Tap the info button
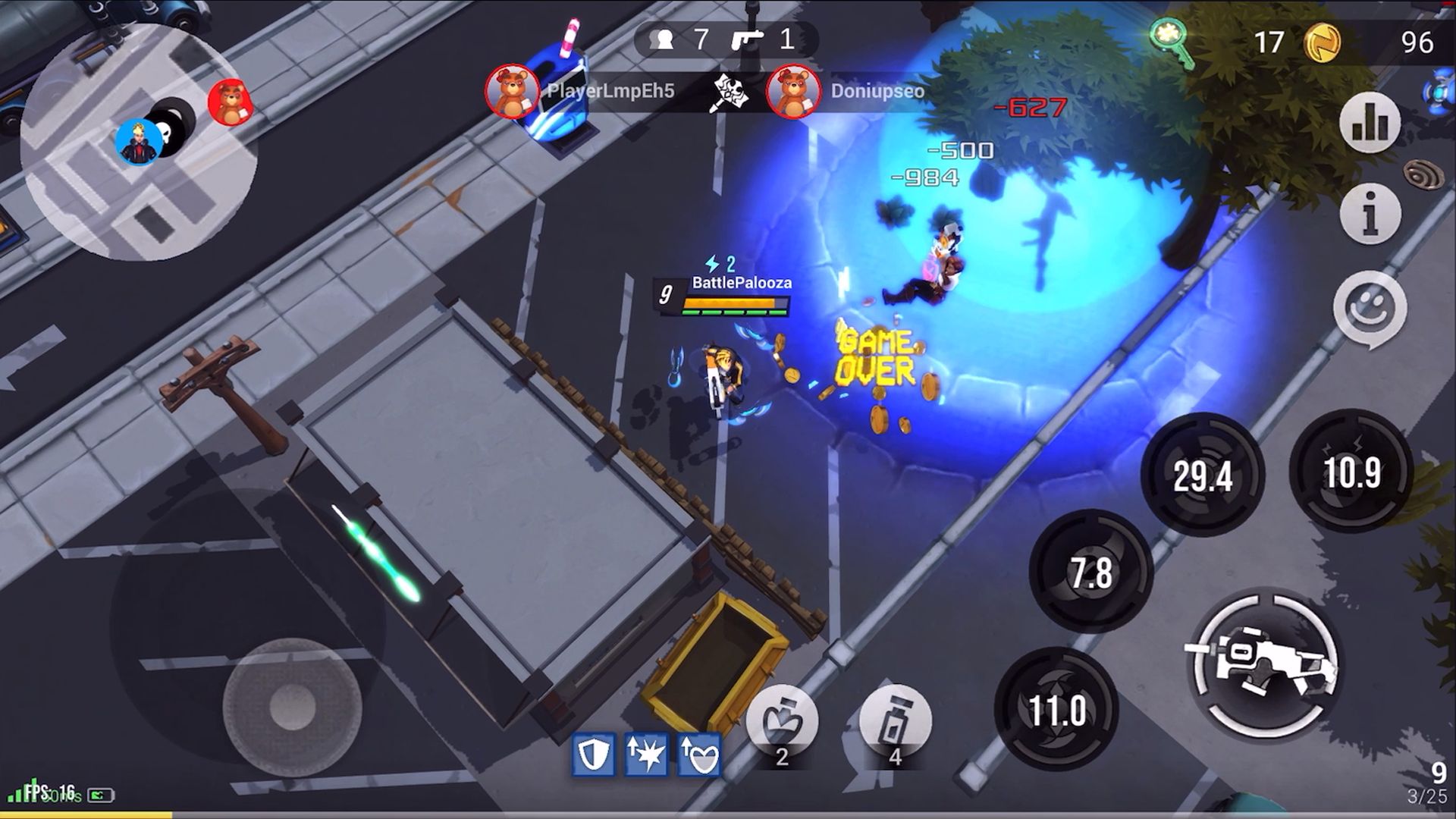This screenshot has height=819, width=1456. click(x=1370, y=215)
